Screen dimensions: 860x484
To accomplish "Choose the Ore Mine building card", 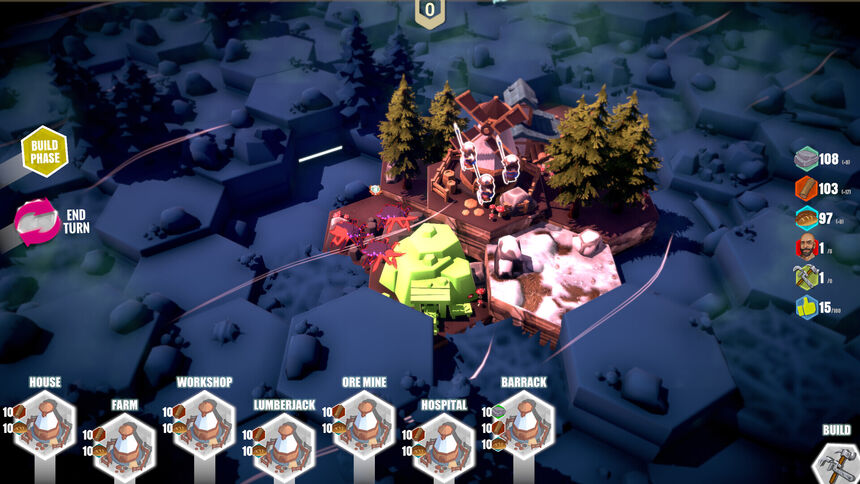I will [364, 423].
